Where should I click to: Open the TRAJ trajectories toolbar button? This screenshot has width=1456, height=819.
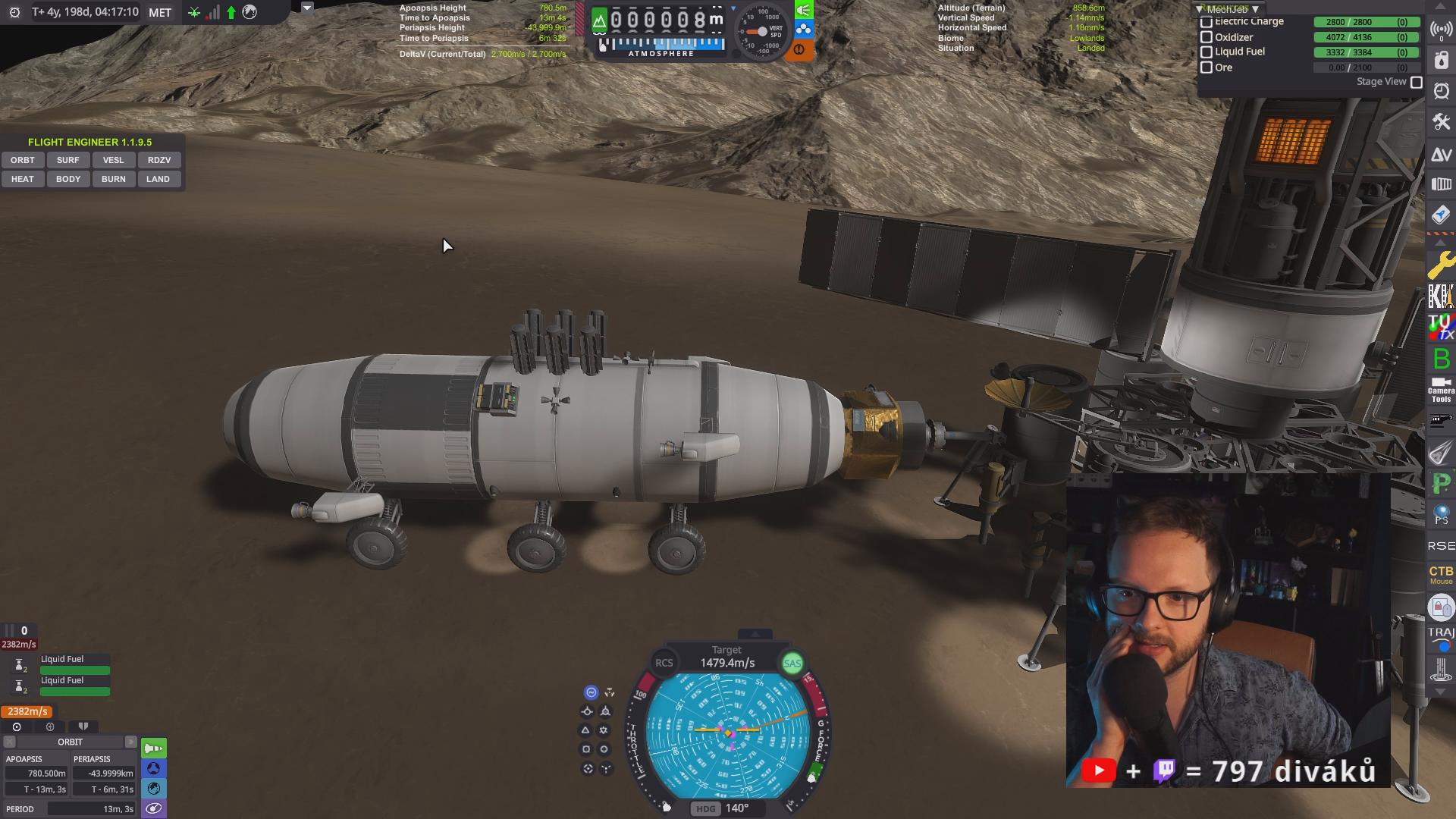click(1441, 637)
